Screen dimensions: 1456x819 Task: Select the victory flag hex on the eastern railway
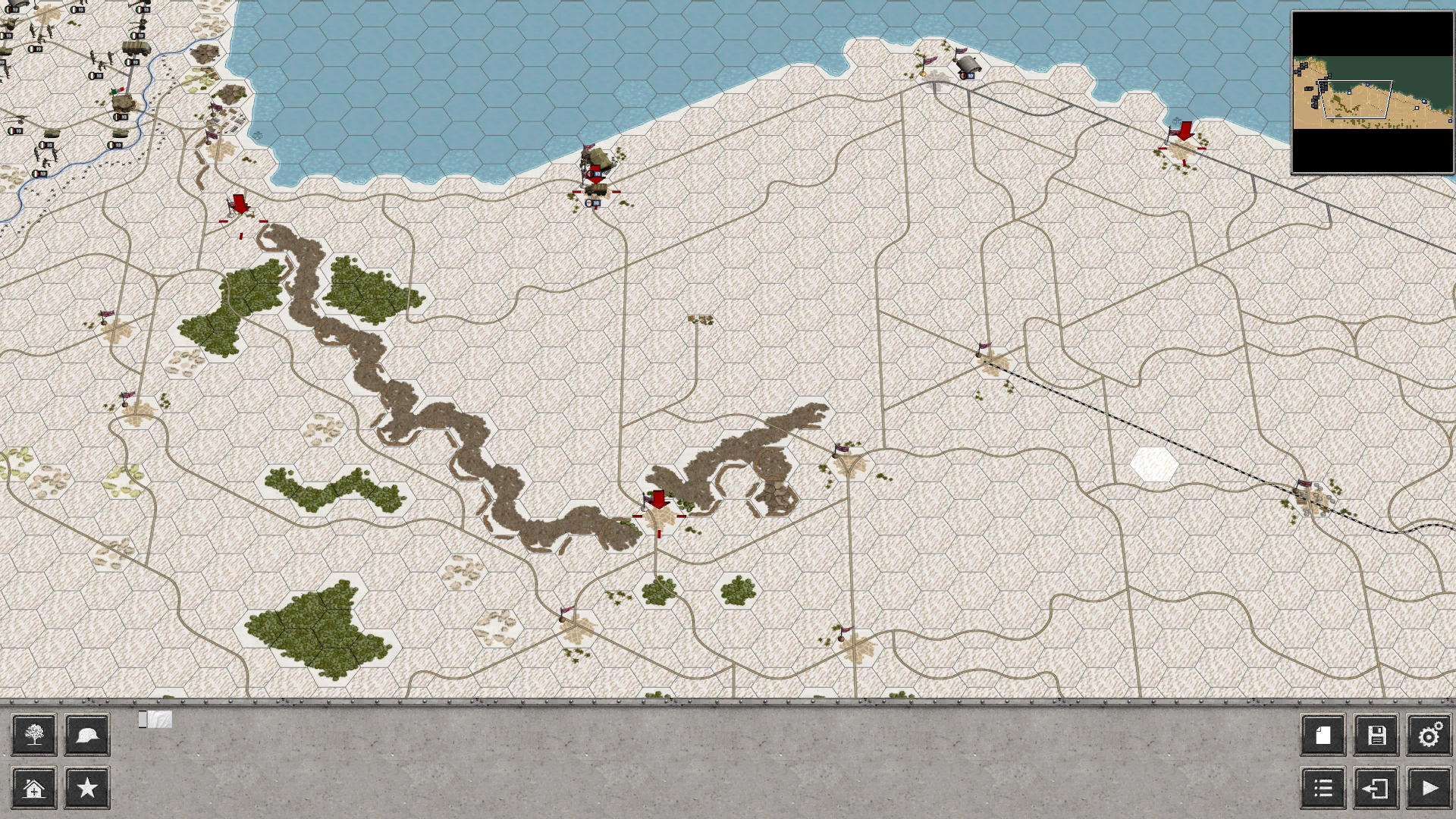(x=987, y=353)
